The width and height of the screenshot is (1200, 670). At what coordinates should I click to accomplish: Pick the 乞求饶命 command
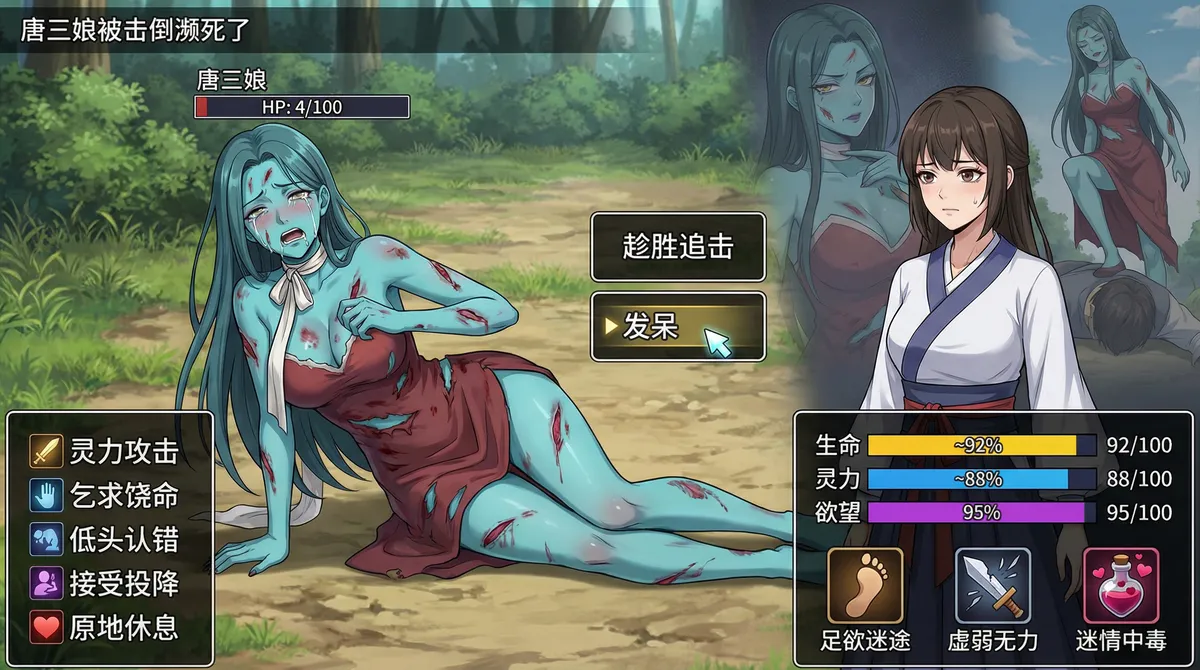(110, 495)
